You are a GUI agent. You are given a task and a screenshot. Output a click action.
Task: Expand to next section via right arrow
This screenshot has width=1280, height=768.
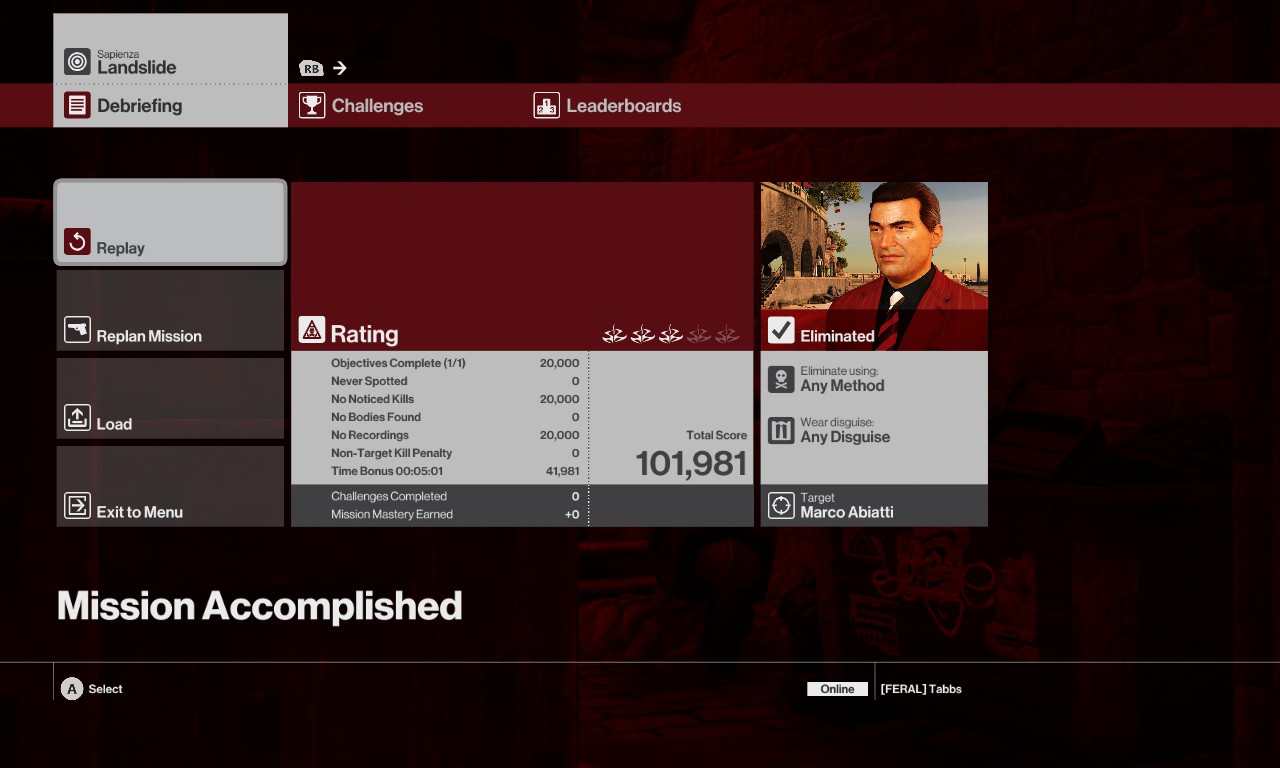(x=340, y=68)
